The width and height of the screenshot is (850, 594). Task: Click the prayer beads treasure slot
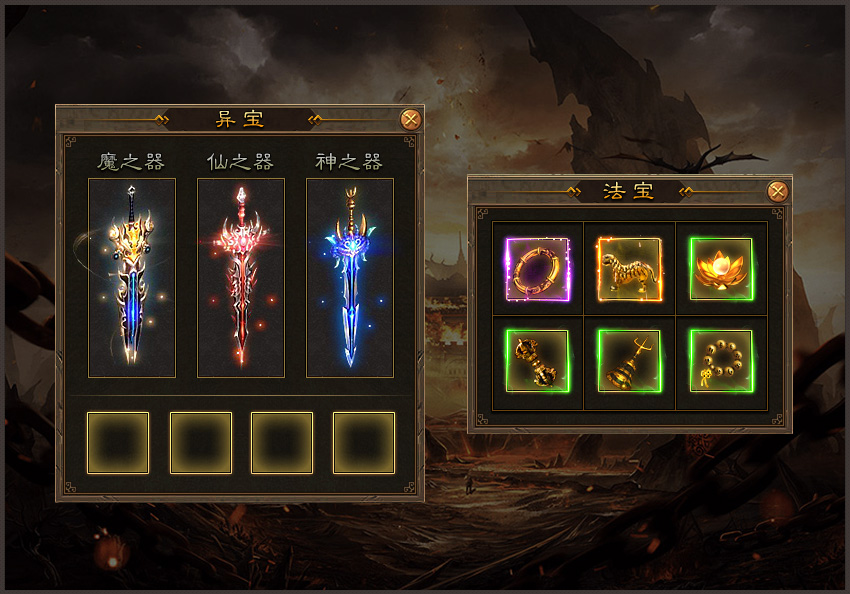[721, 361]
